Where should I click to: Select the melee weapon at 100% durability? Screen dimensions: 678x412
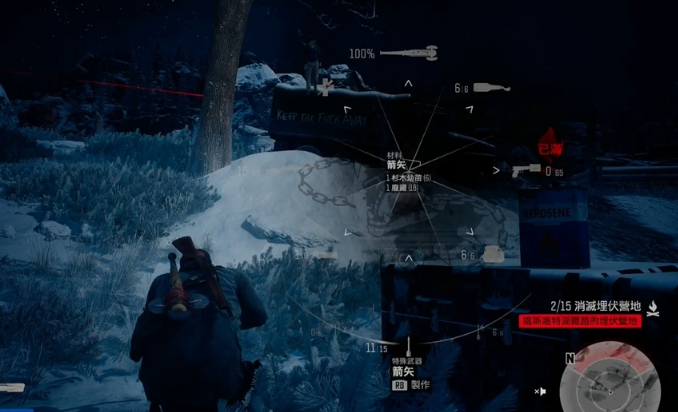(x=410, y=52)
